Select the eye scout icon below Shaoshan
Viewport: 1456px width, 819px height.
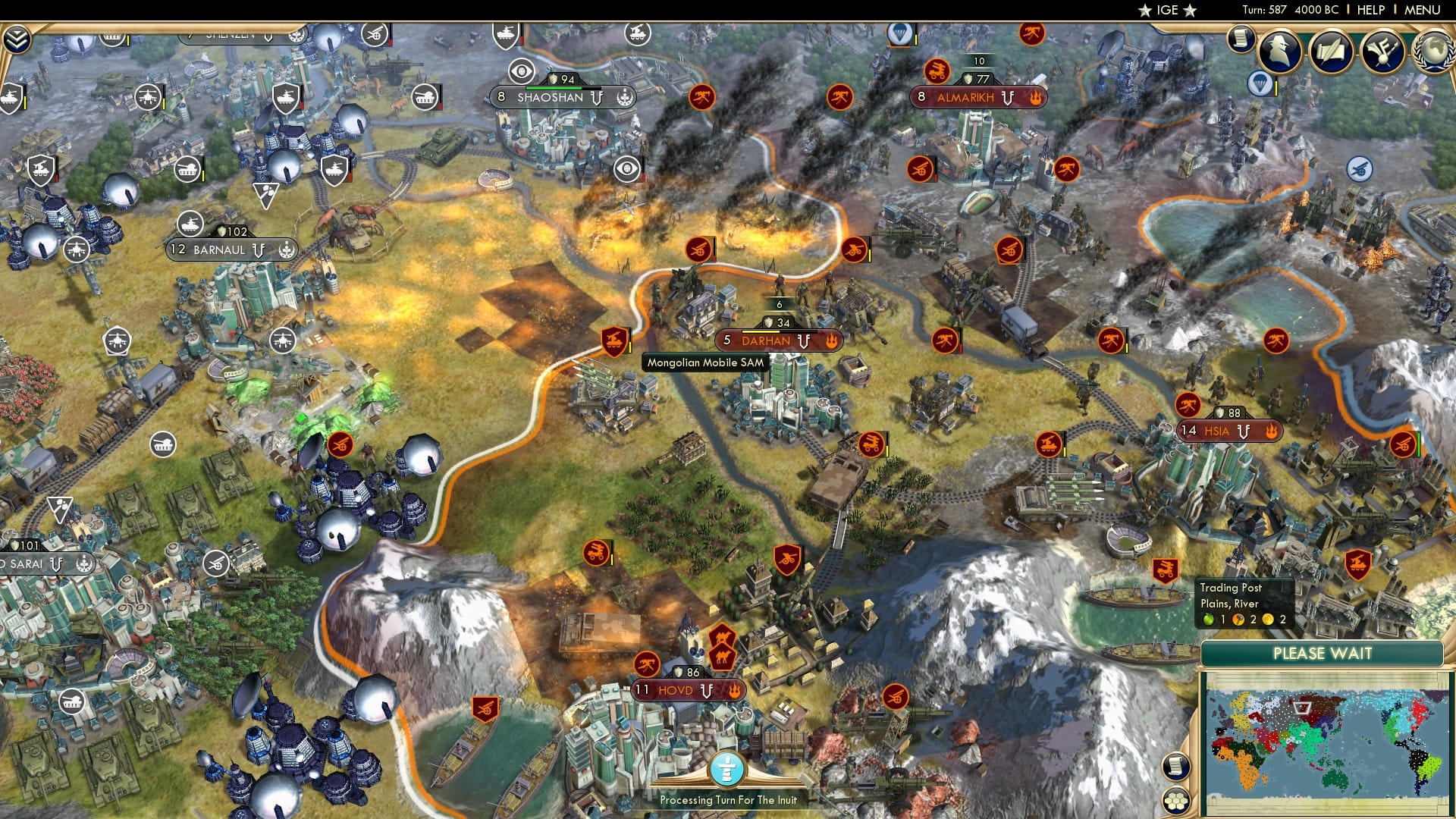626,168
